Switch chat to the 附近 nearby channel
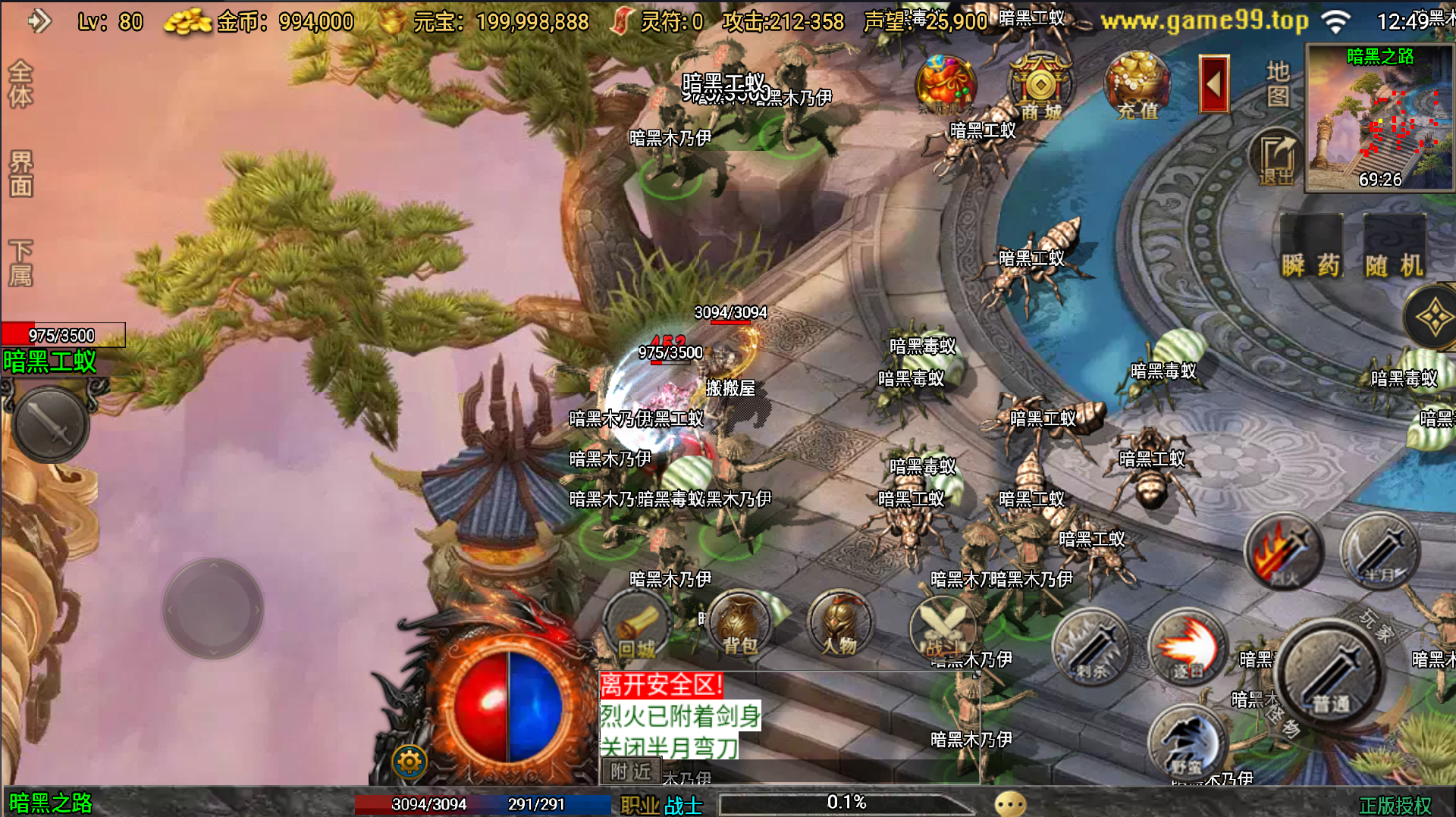This screenshot has width=1456, height=817. (631, 772)
